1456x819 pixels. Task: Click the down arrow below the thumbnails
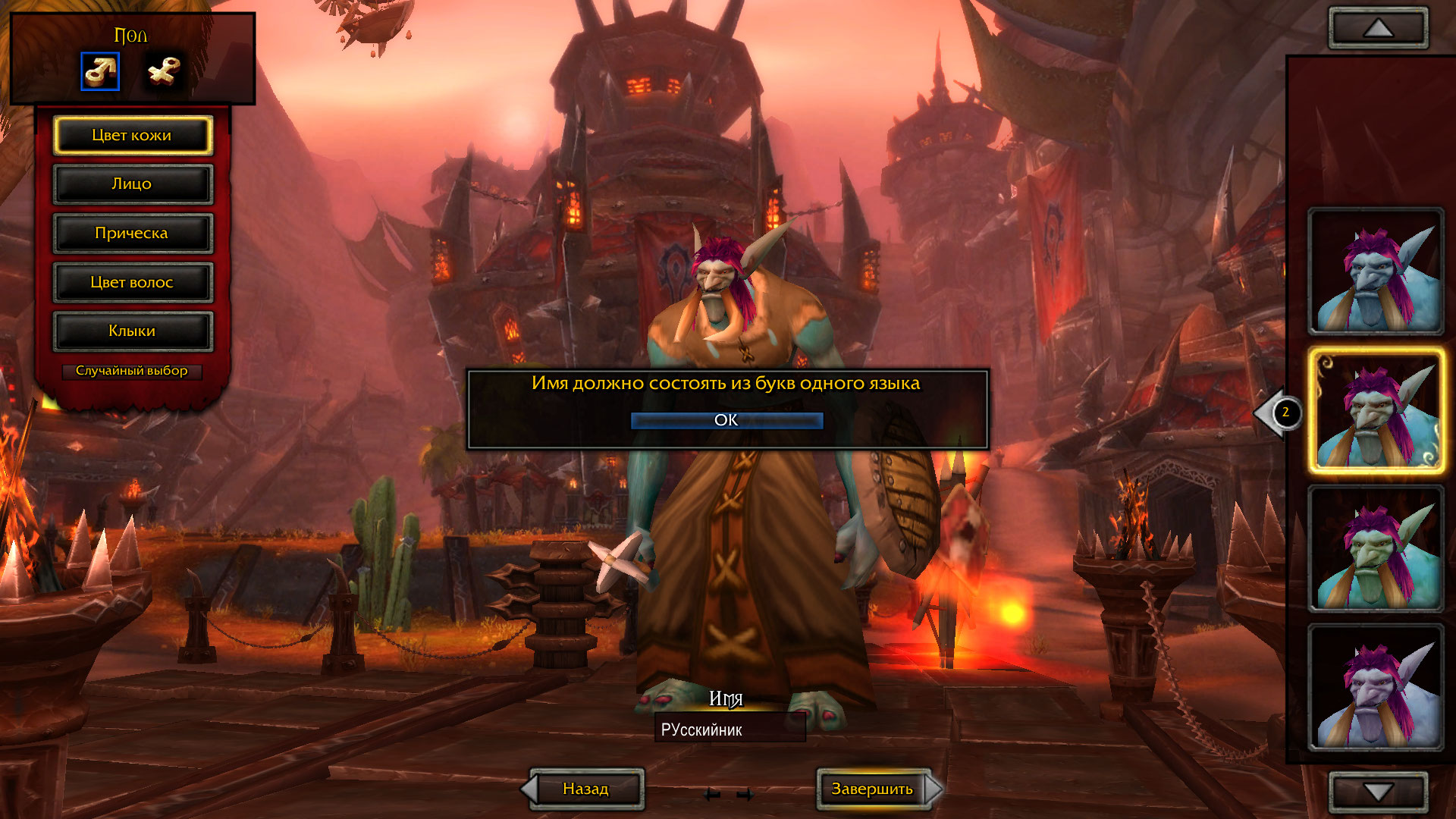1378,792
